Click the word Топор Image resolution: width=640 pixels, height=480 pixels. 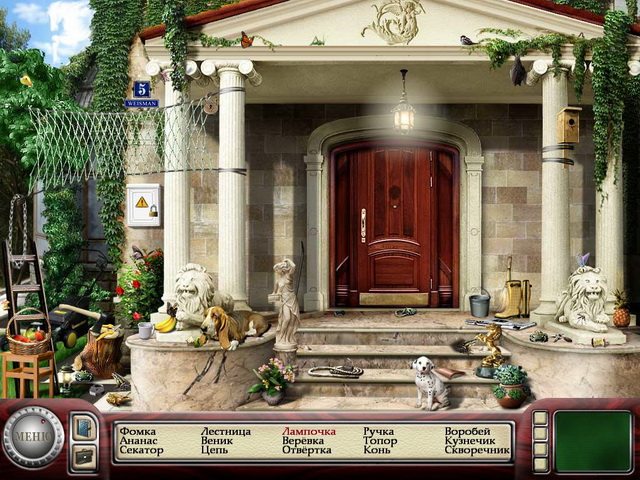tap(380, 441)
